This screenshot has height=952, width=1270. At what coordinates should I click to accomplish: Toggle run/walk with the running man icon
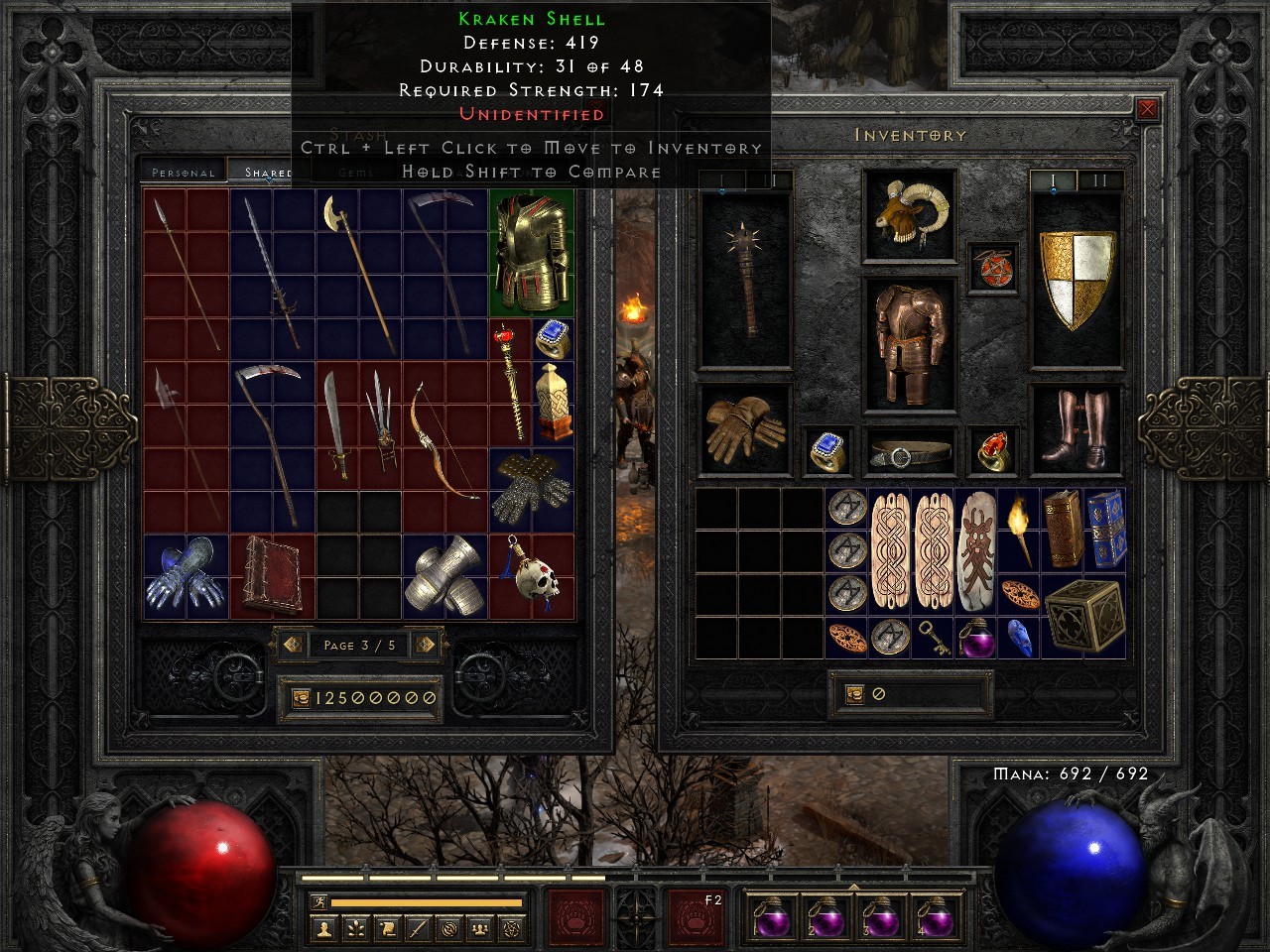pyautogui.click(x=320, y=901)
